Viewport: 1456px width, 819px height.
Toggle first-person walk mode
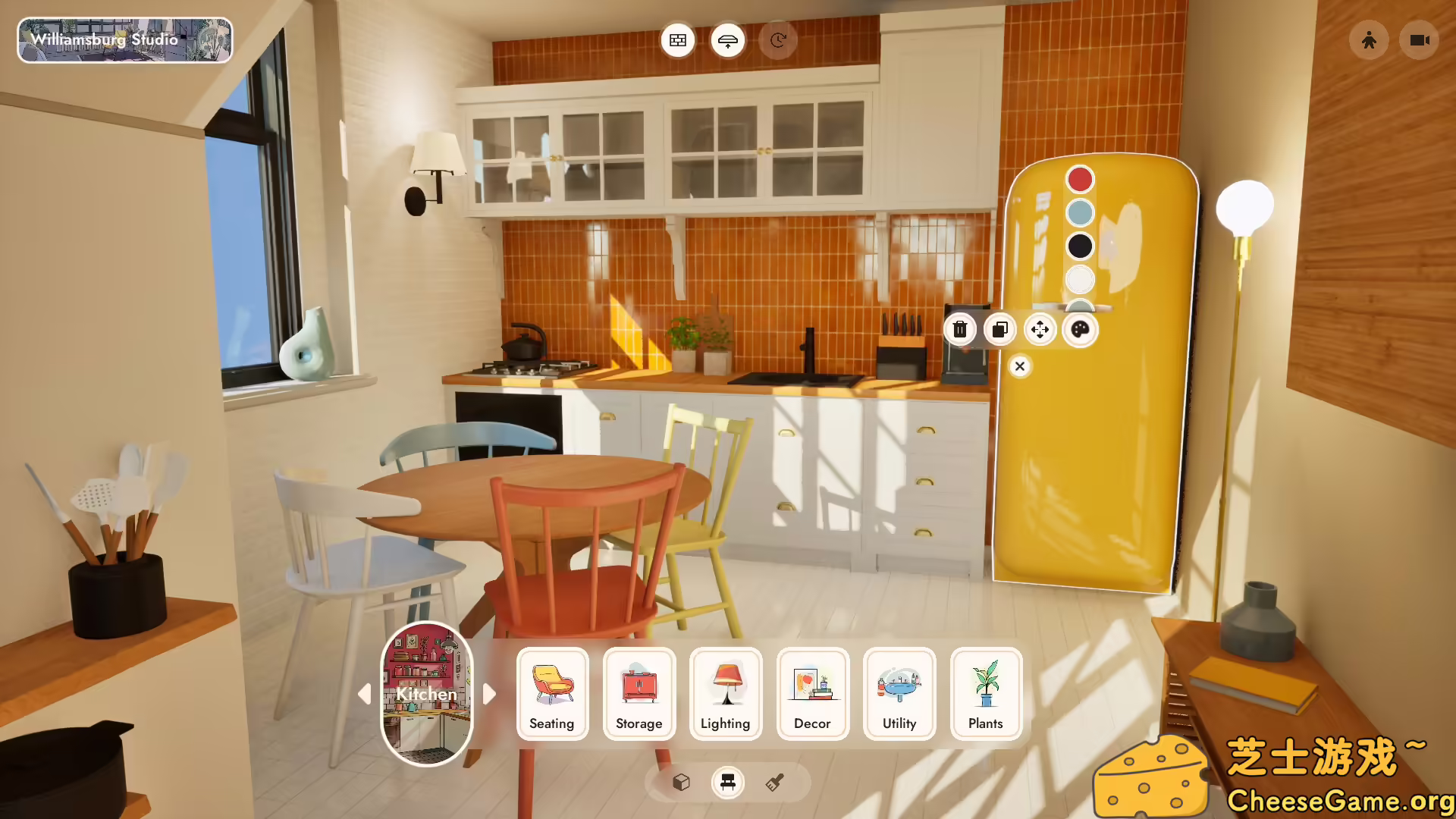tap(1369, 40)
